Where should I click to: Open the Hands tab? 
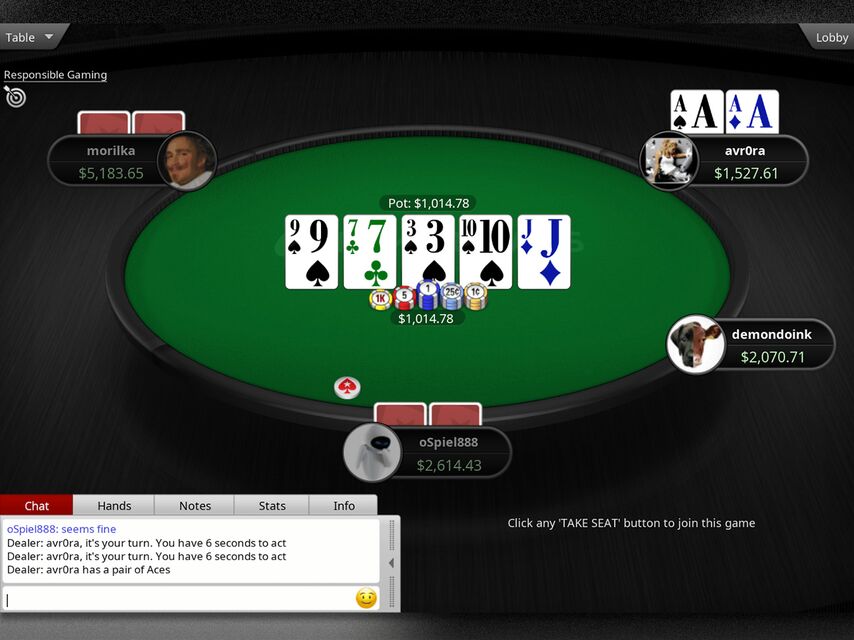[x=114, y=506]
